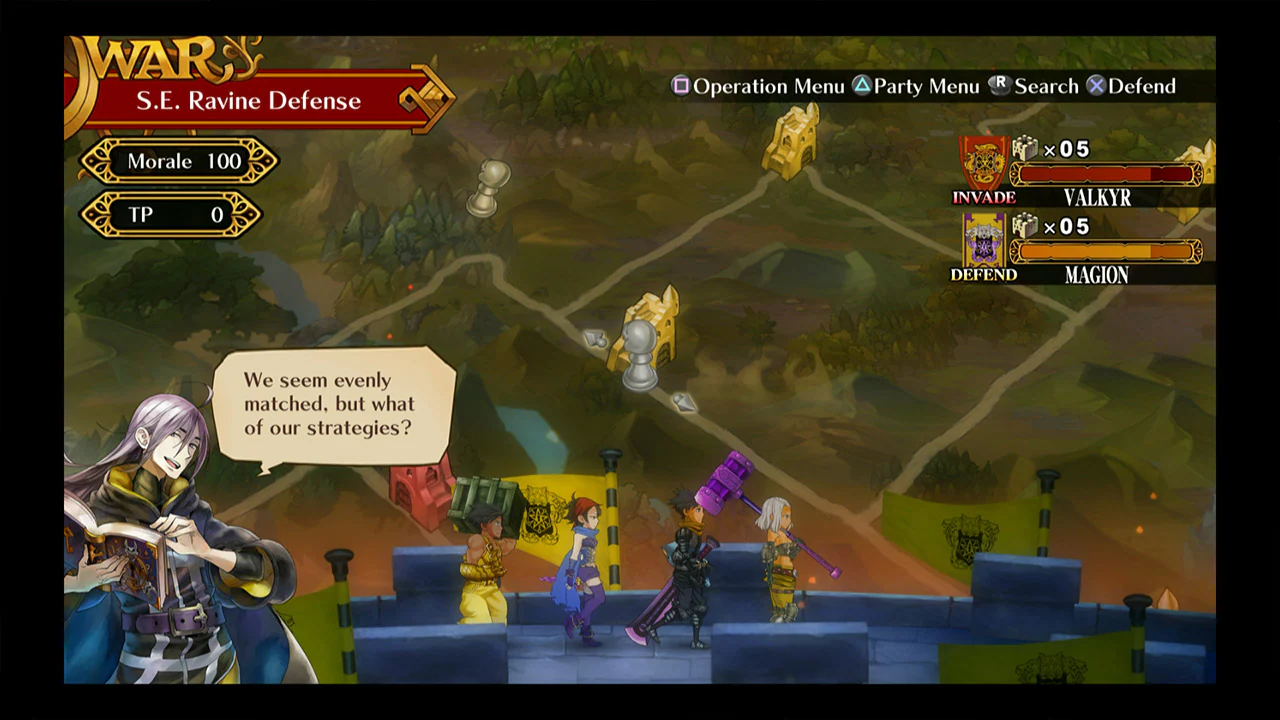1280x720 pixels.
Task: Expand the S.E. Ravine Defense mission banner
Action: point(248,100)
